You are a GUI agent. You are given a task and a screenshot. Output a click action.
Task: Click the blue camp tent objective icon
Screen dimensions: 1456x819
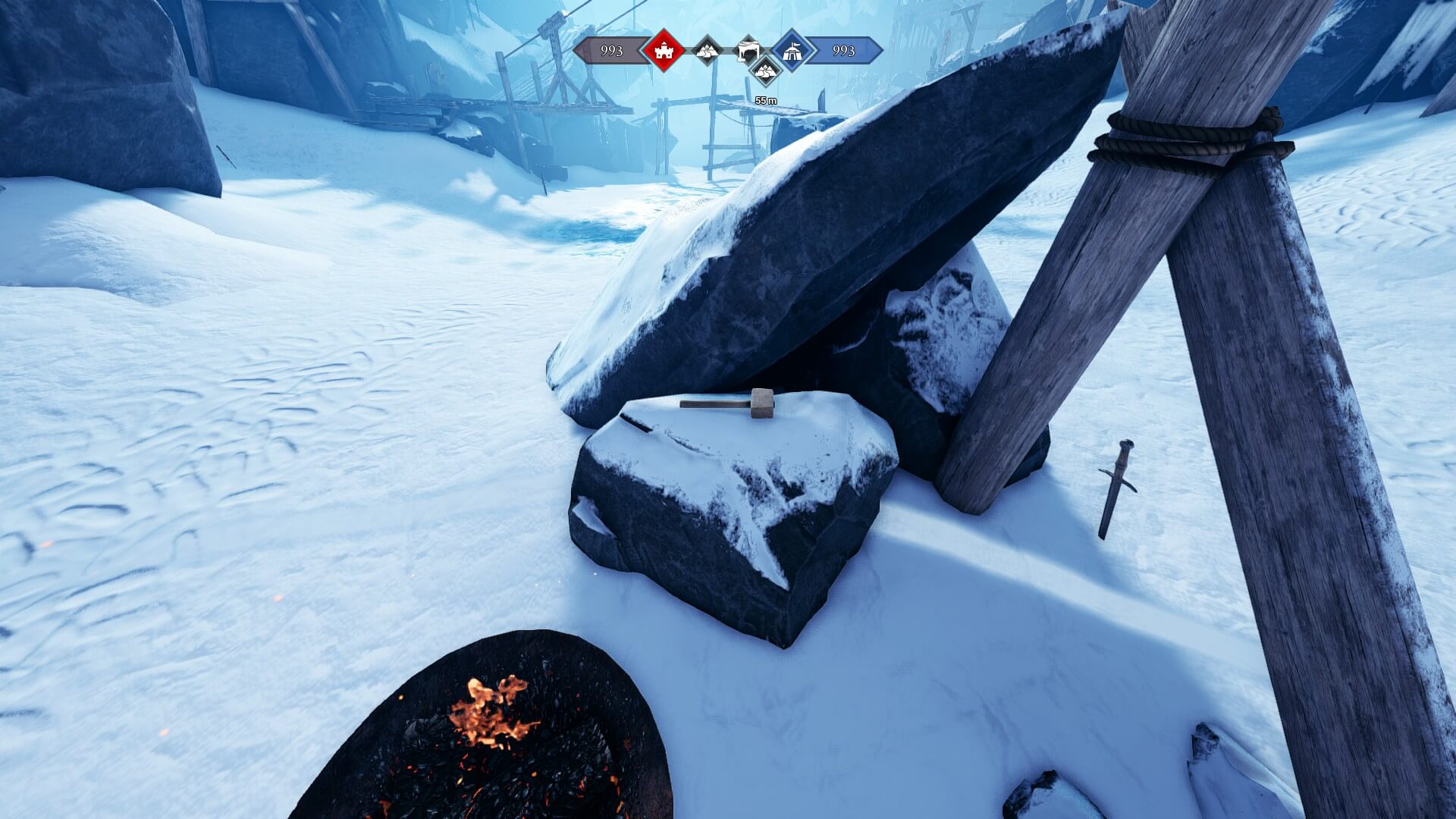click(x=792, y=51)
